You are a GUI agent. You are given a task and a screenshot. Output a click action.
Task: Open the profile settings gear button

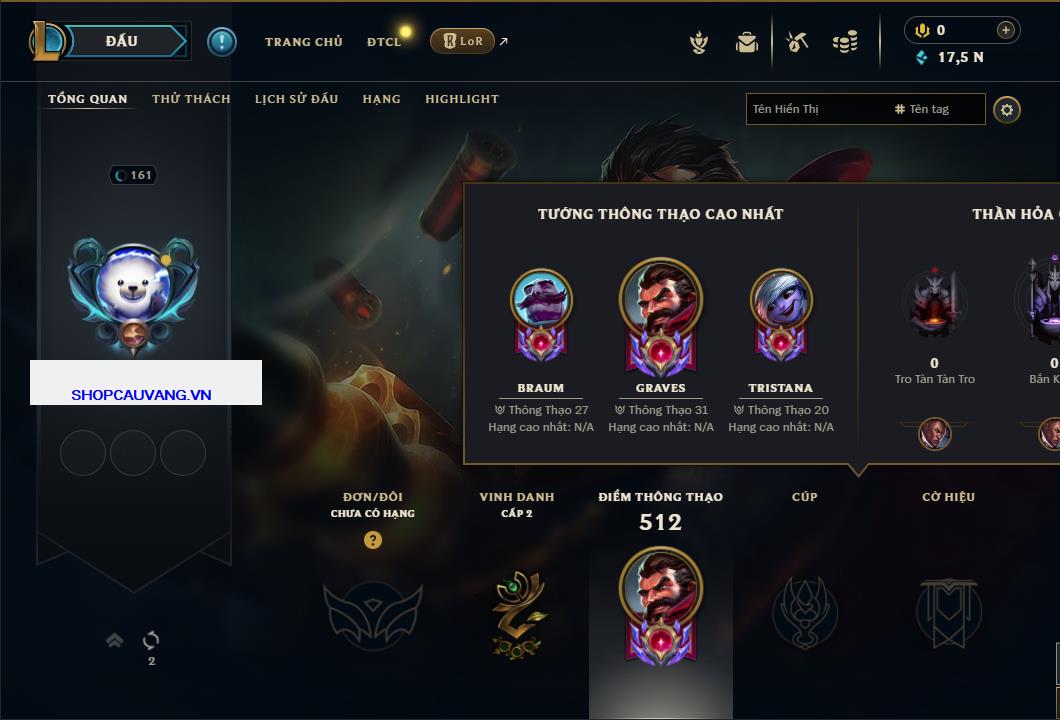tap(1007, 109)
